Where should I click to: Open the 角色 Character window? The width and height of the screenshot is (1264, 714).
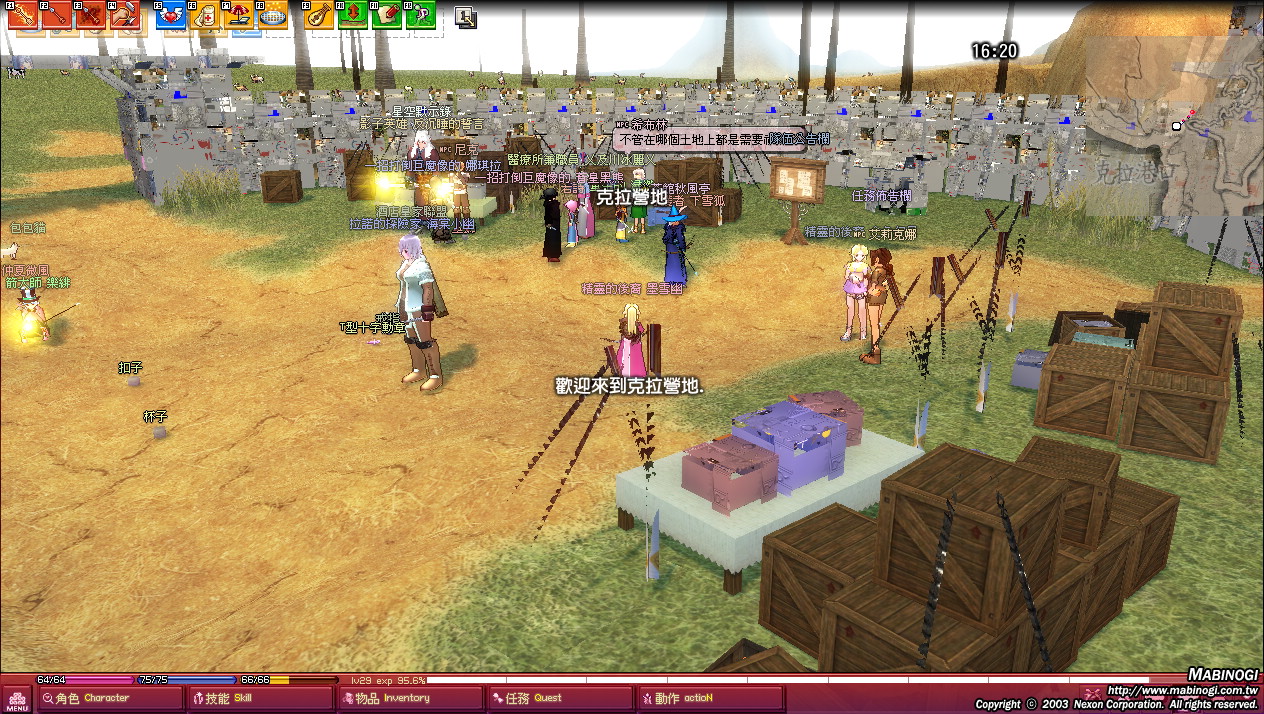(110, 698)
